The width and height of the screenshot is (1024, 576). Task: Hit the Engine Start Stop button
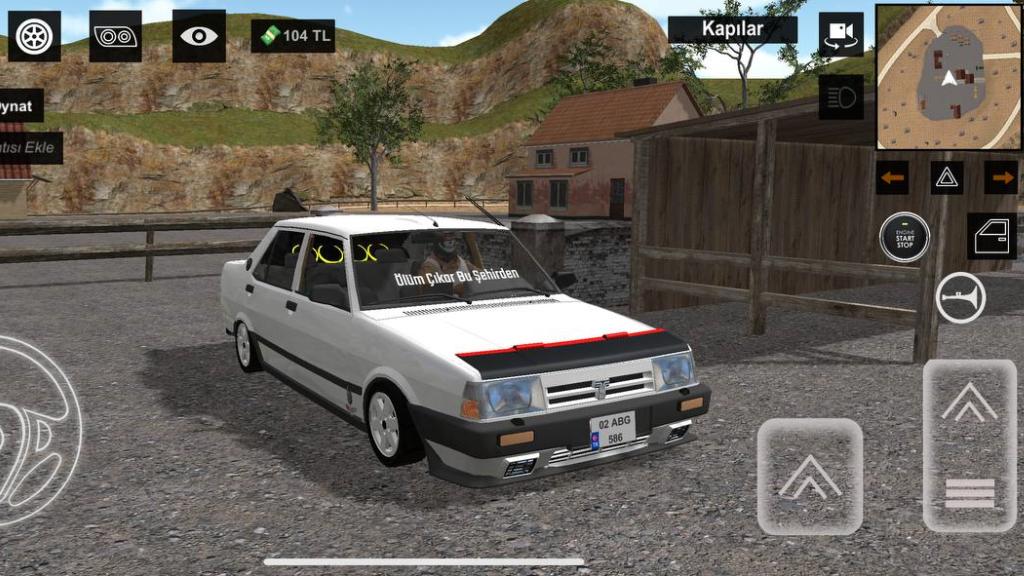(904, 238)
